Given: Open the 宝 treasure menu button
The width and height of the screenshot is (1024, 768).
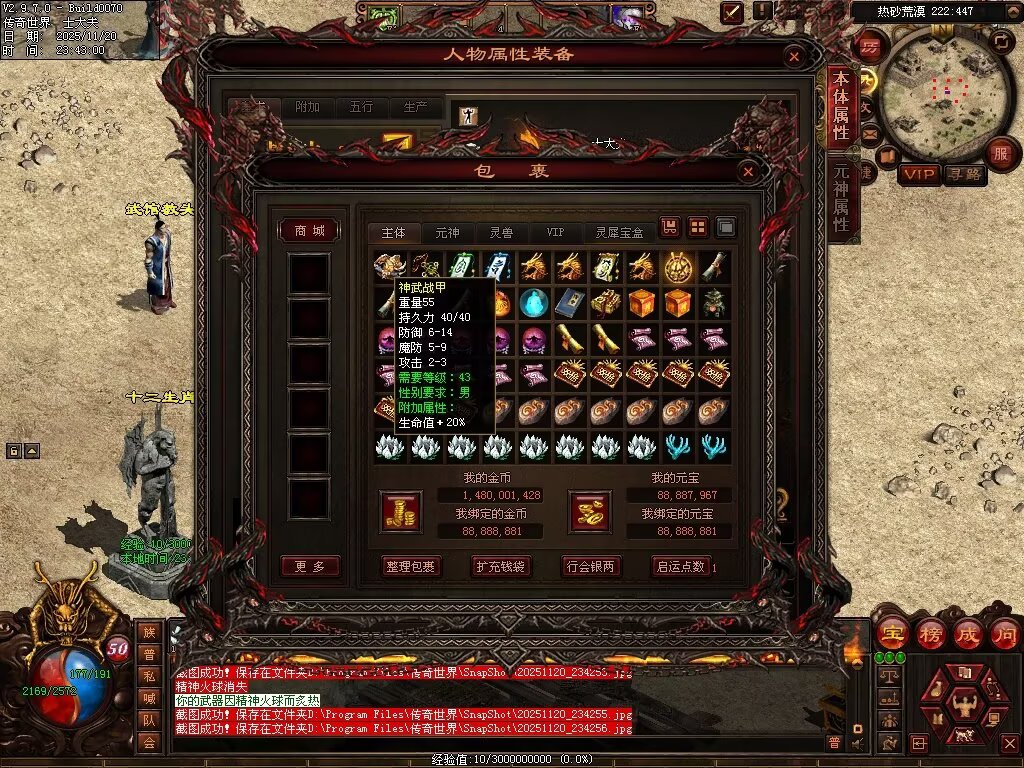Looking at the screenshot, I should pos(892,633).
